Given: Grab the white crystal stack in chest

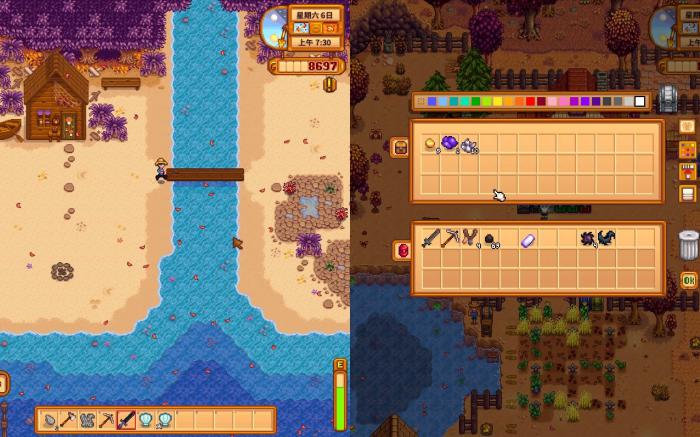Looking at the screenshot, I should (x=469, y=146).
